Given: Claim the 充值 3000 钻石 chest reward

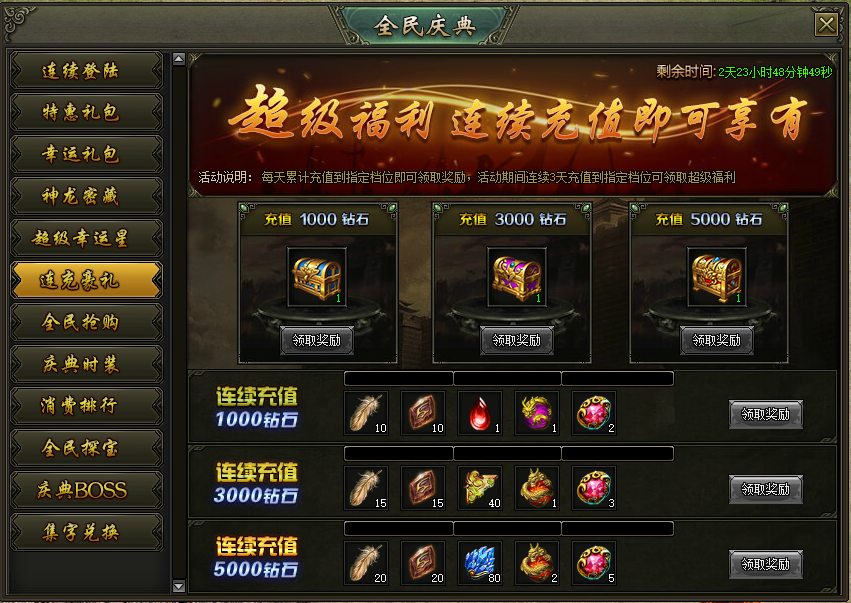Looking at the screenshot, I should [x=517, y=340].
